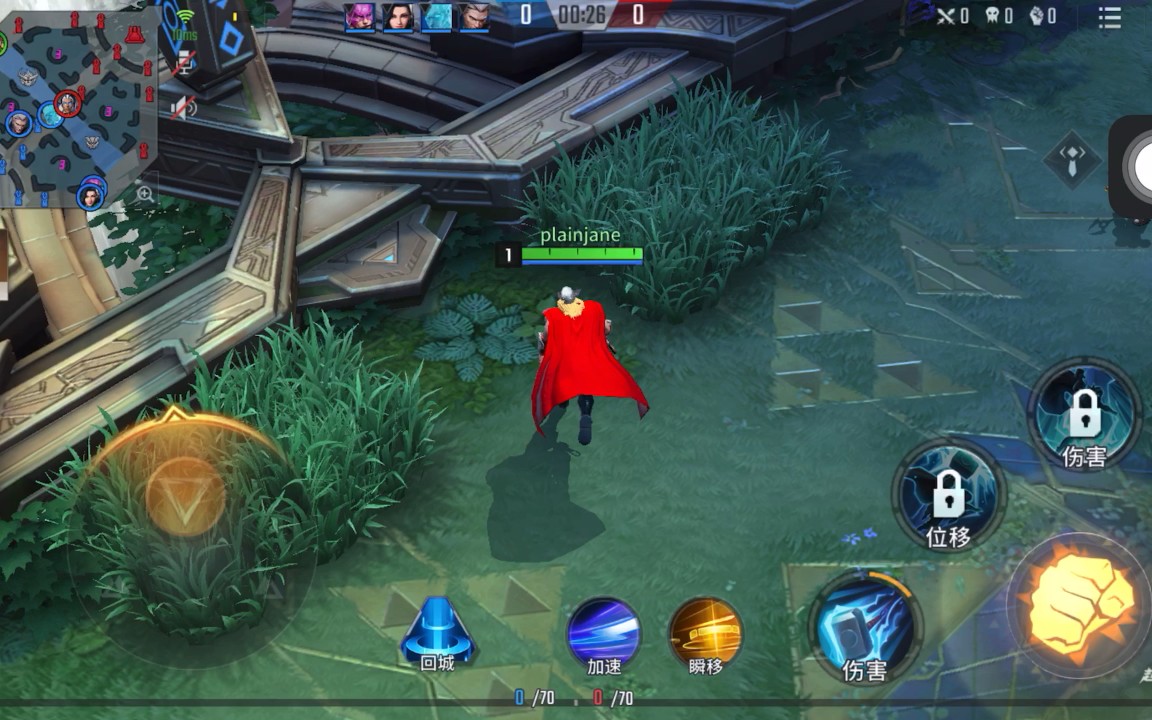Select the locked 伤害 skill
This screenshot has height=720, width=1152.
click(1085, 414)
